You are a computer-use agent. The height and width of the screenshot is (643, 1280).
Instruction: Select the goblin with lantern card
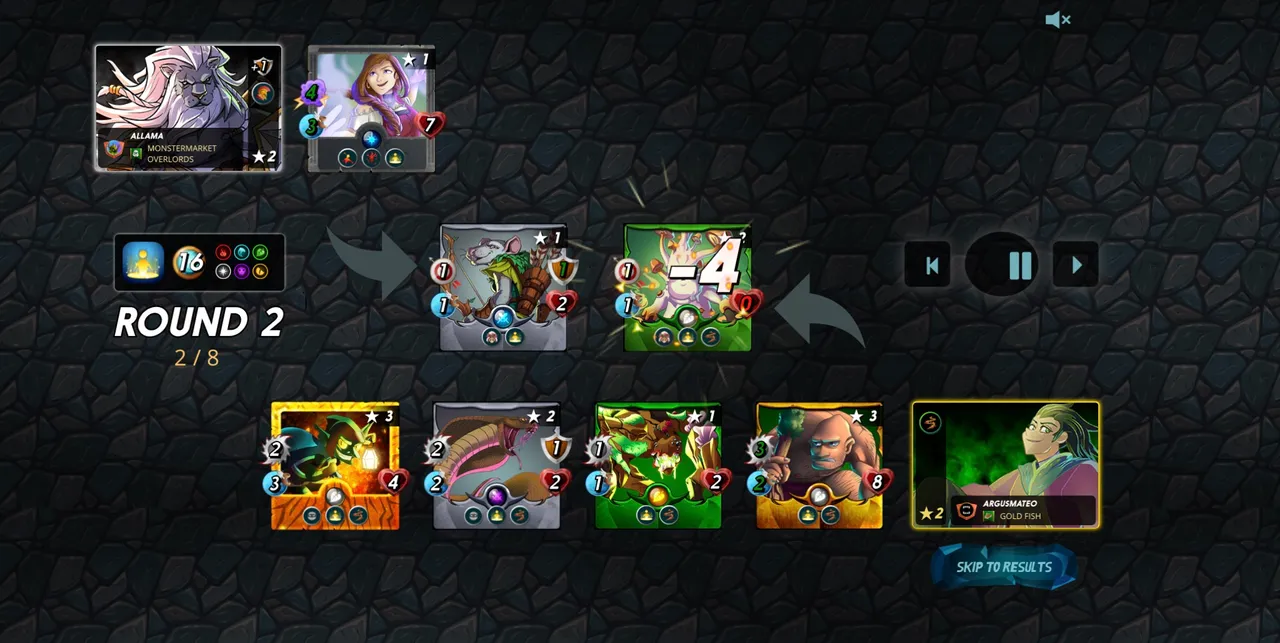pos(335,465)
